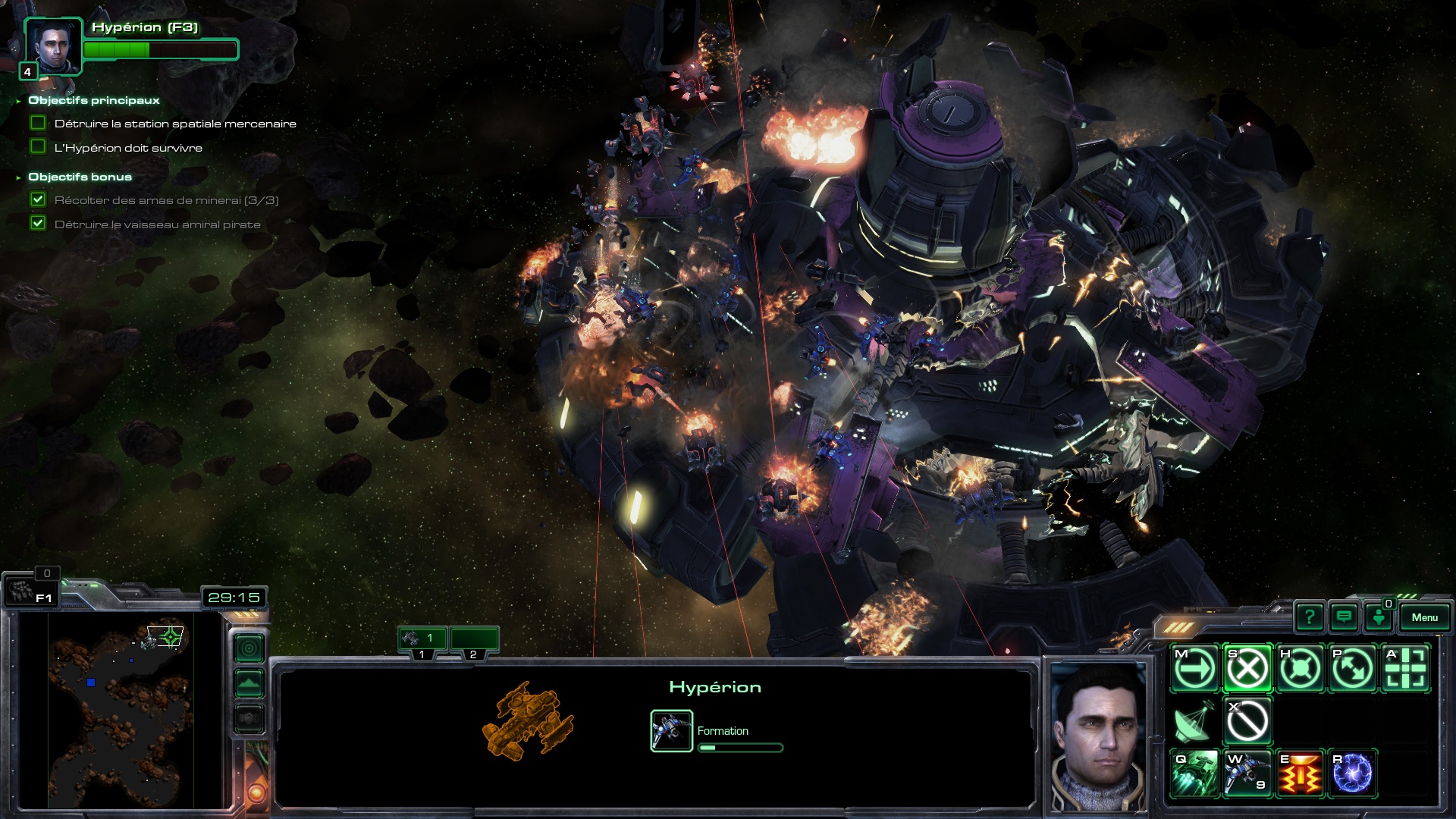1456x819 pixels.
Task: Activate the green hyperjump ship ability
Action: click(x=1195, y=774)
